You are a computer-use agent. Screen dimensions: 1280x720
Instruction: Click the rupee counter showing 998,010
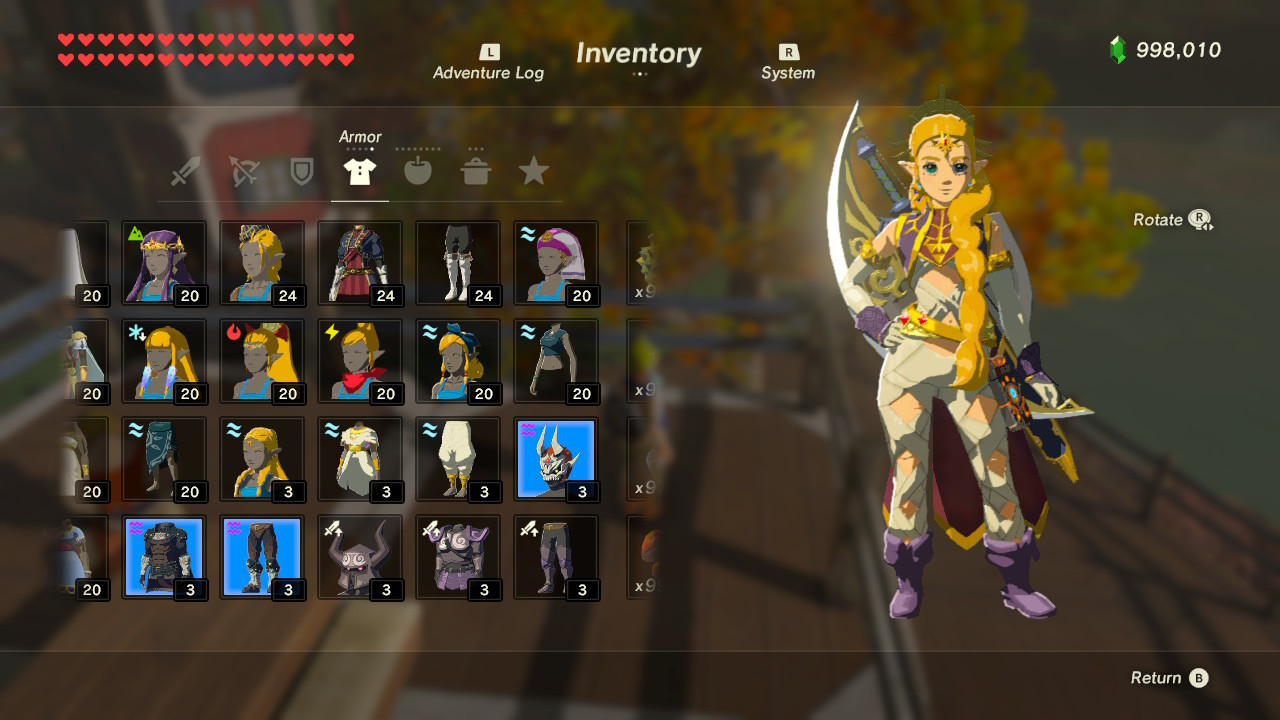[x=1176, y=49]
